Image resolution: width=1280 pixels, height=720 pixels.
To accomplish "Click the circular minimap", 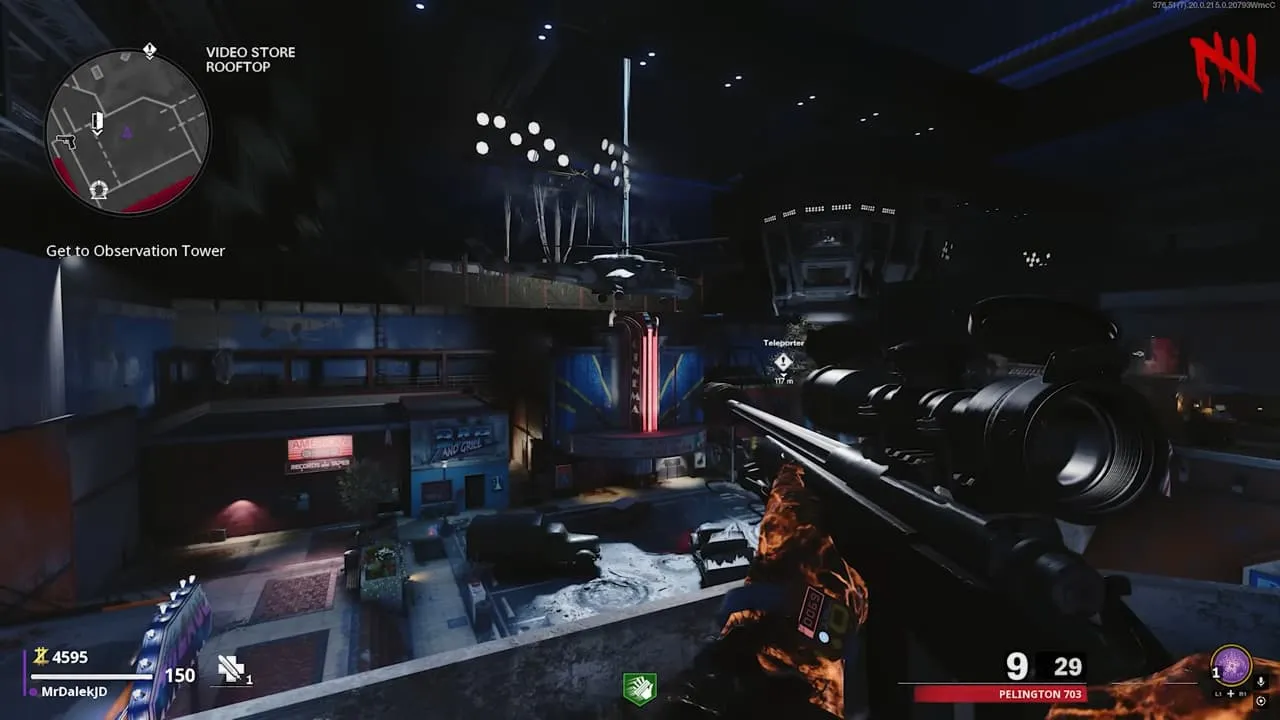I will coord(127,131).
